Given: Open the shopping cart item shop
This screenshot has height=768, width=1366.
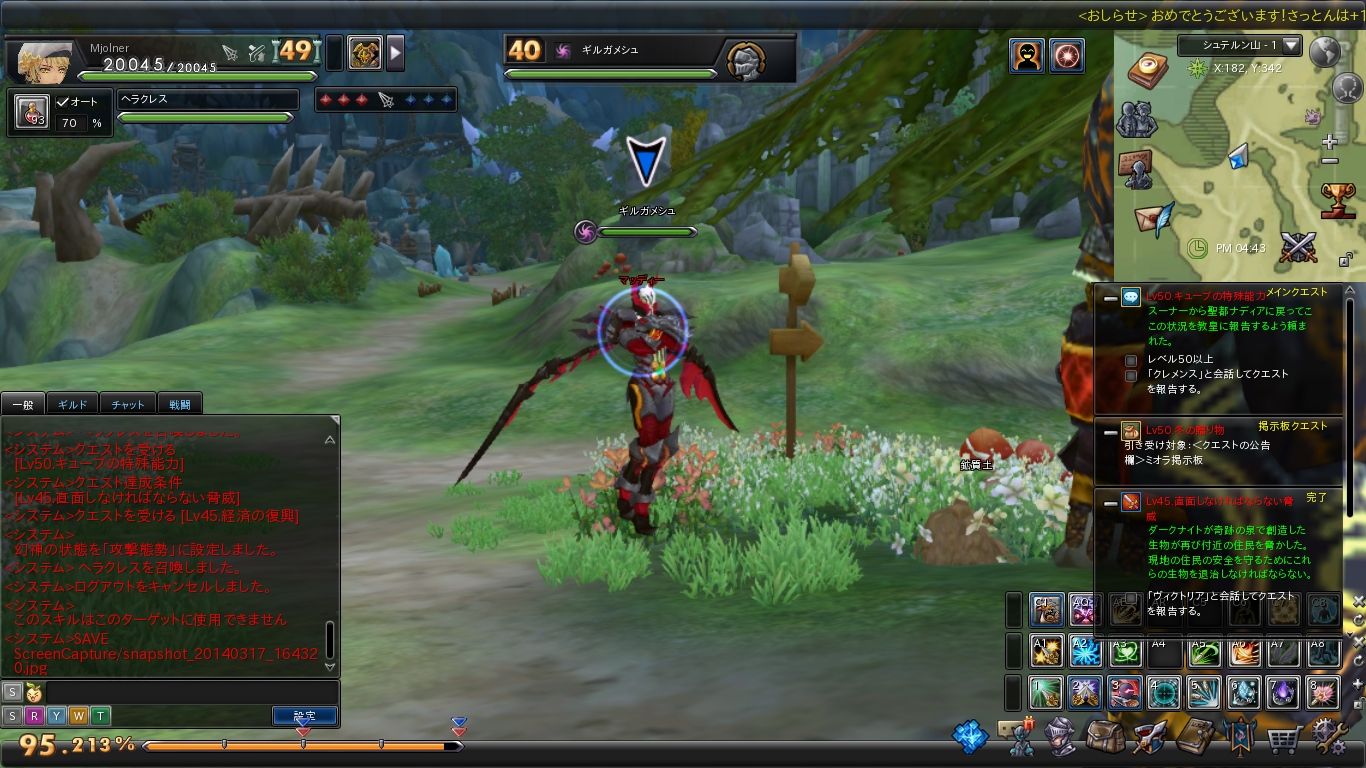Looking at the screenshot, I should click(x=1284, y=740).
